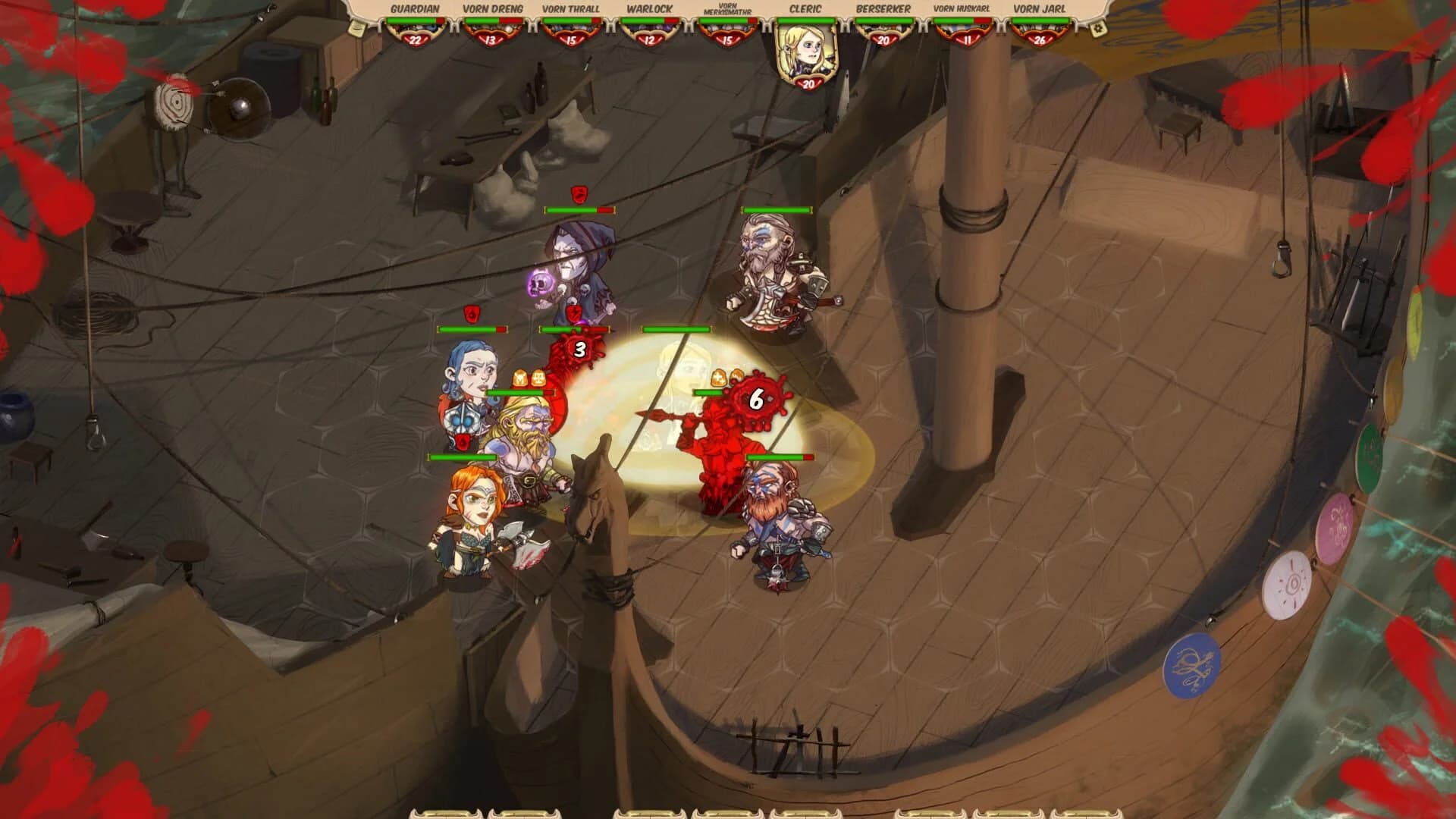
Task: Click the CLERIC name label
Action: (805, 9)
